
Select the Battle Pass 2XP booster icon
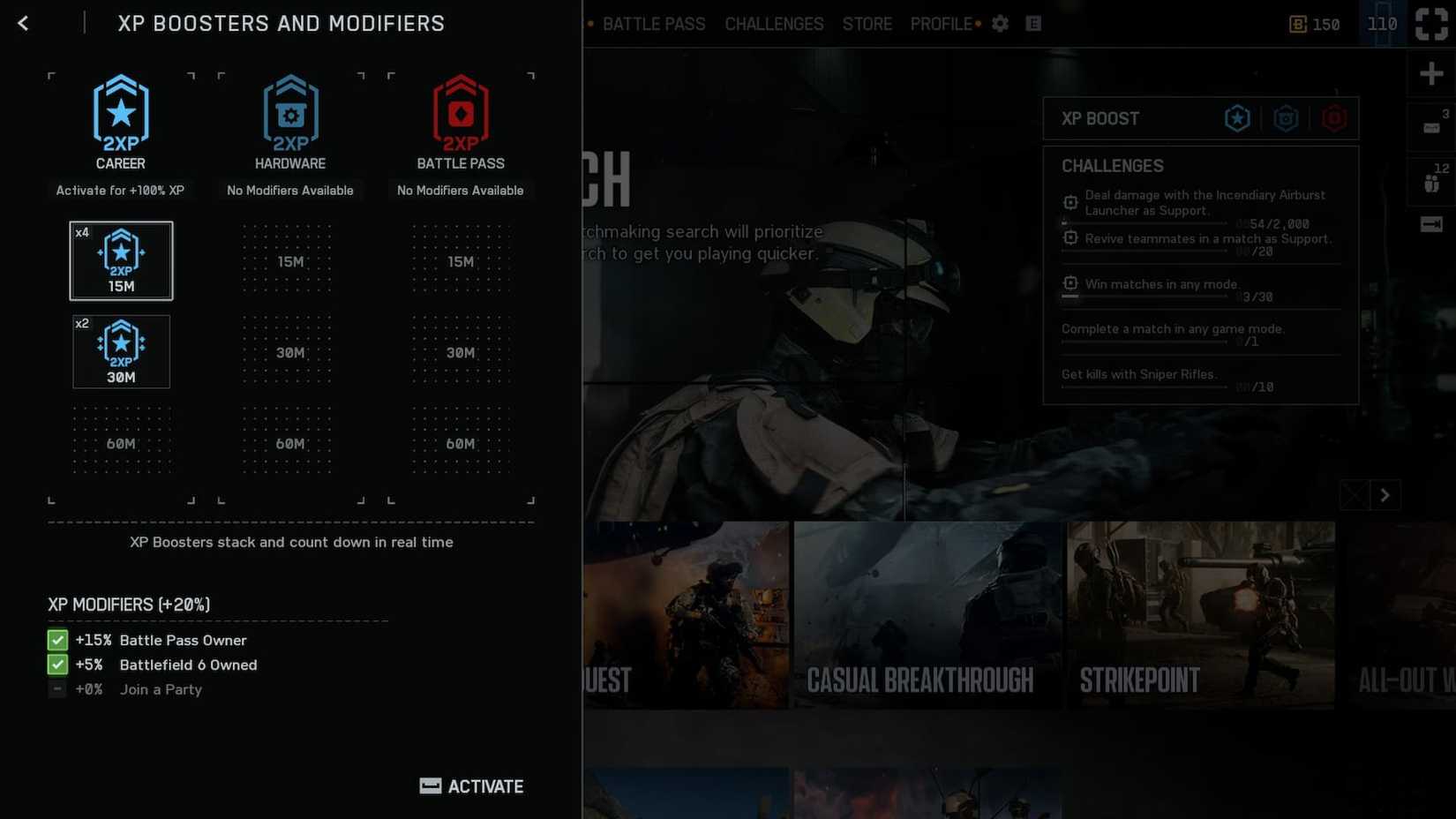click(461, 111)
